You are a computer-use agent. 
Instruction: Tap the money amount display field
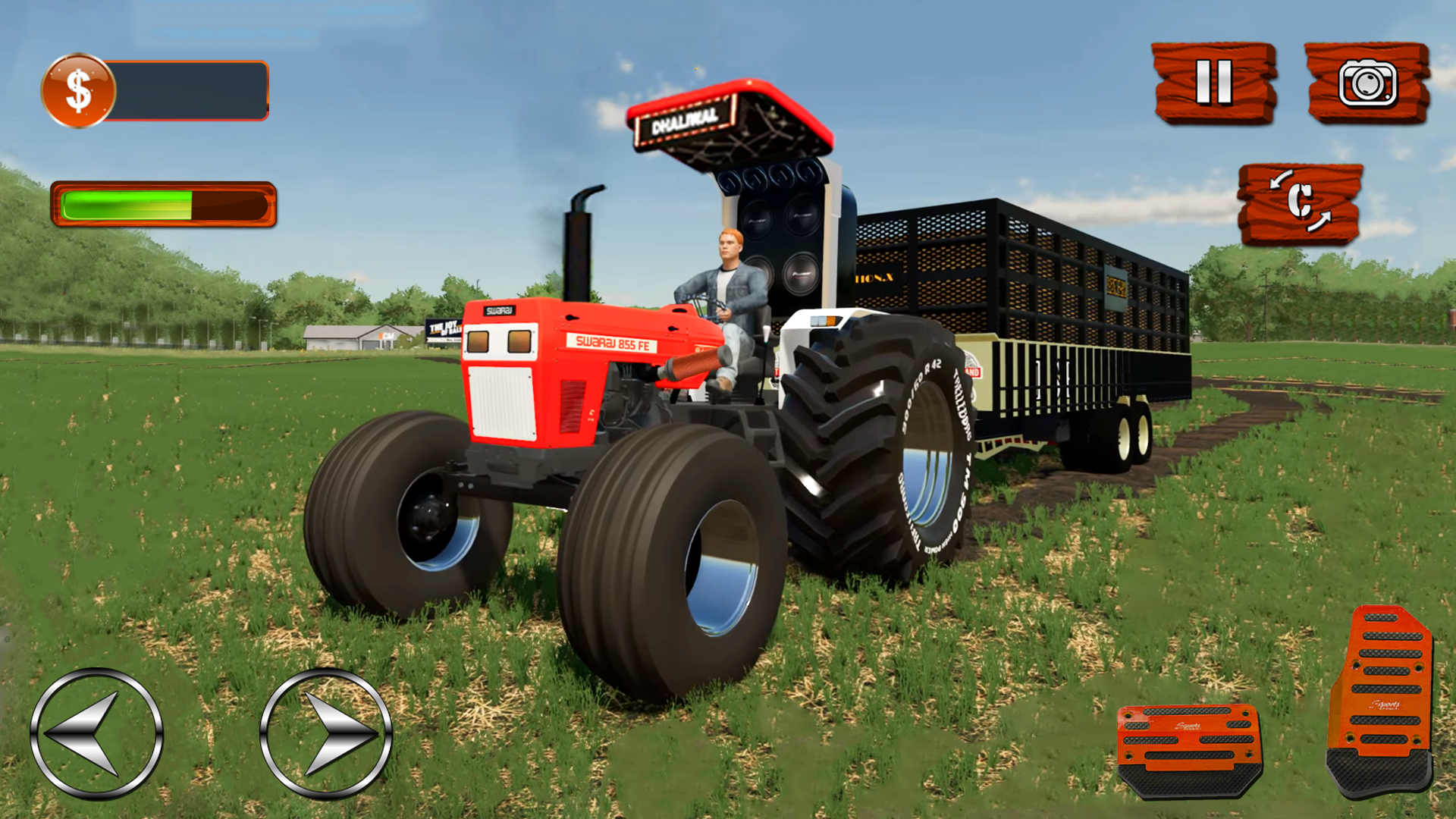(x=190, y=89)
